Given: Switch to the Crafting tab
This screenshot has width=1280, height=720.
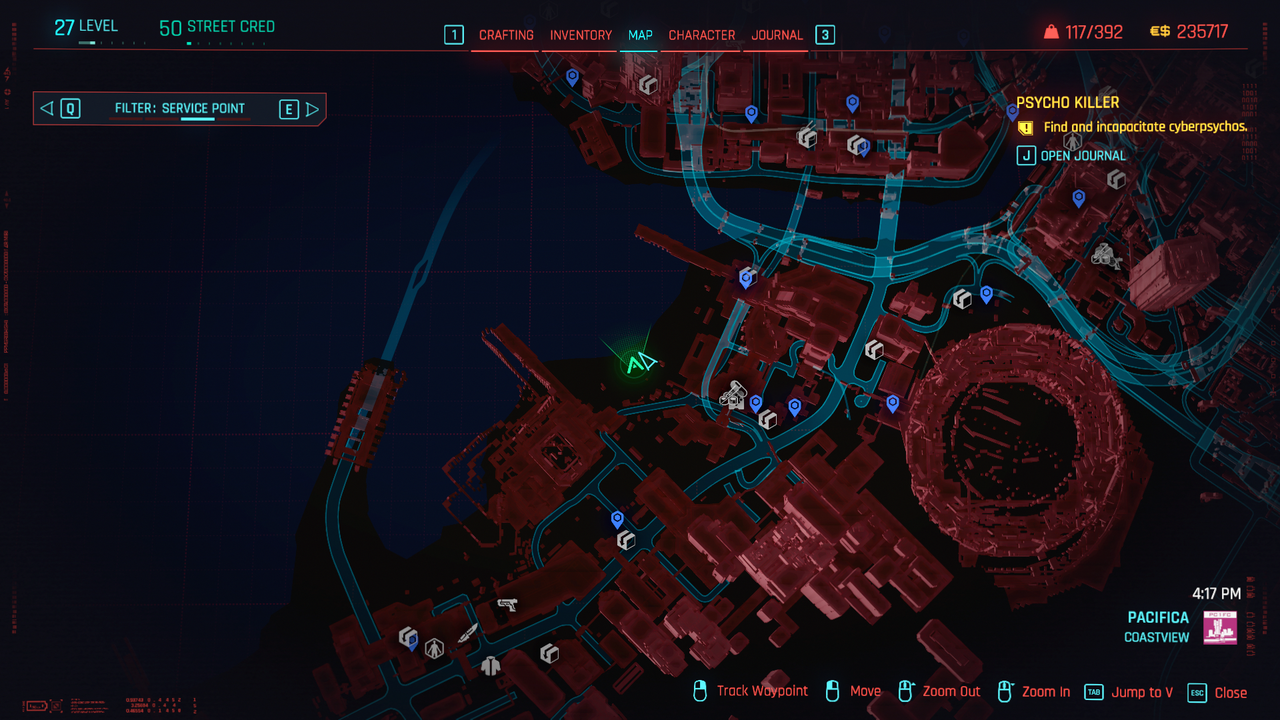Looking at the screenshot, I should (x=506, y=35).
